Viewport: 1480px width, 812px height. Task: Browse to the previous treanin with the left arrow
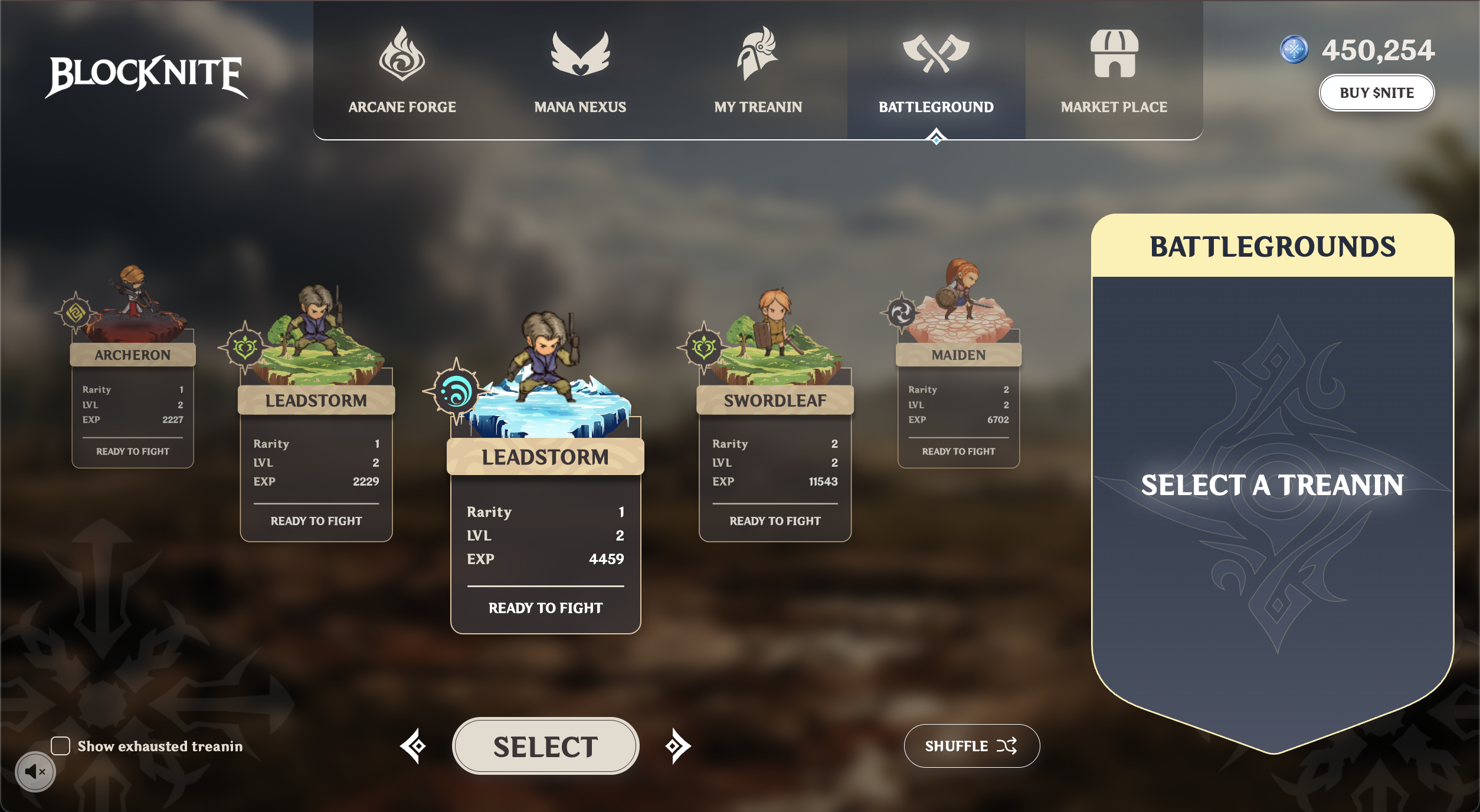[x=415, y=745]
